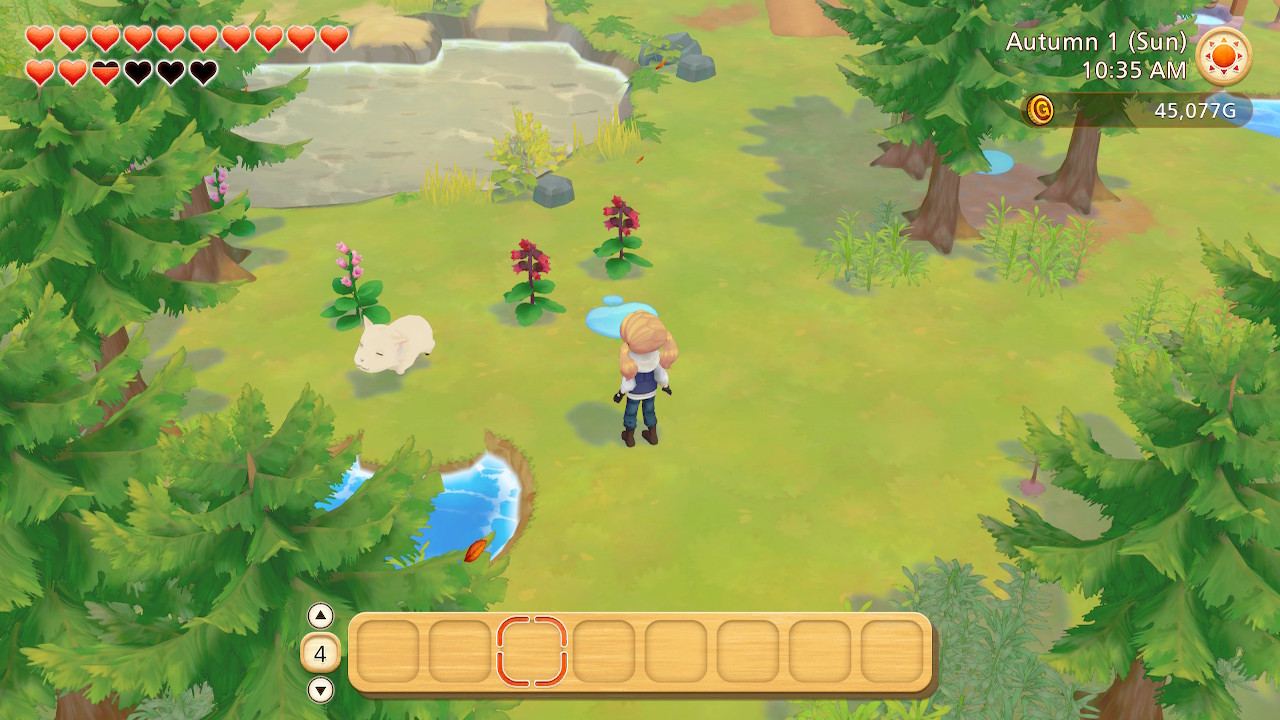Click the sunny weather icon
This screenshot has height=720, width=1280.
click(1224, 57)
